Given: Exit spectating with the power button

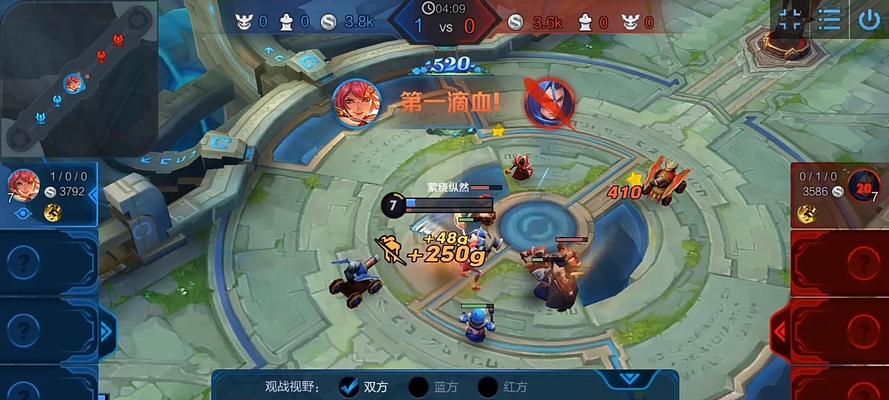Looking at the screenshot, I should click(868, 19).
